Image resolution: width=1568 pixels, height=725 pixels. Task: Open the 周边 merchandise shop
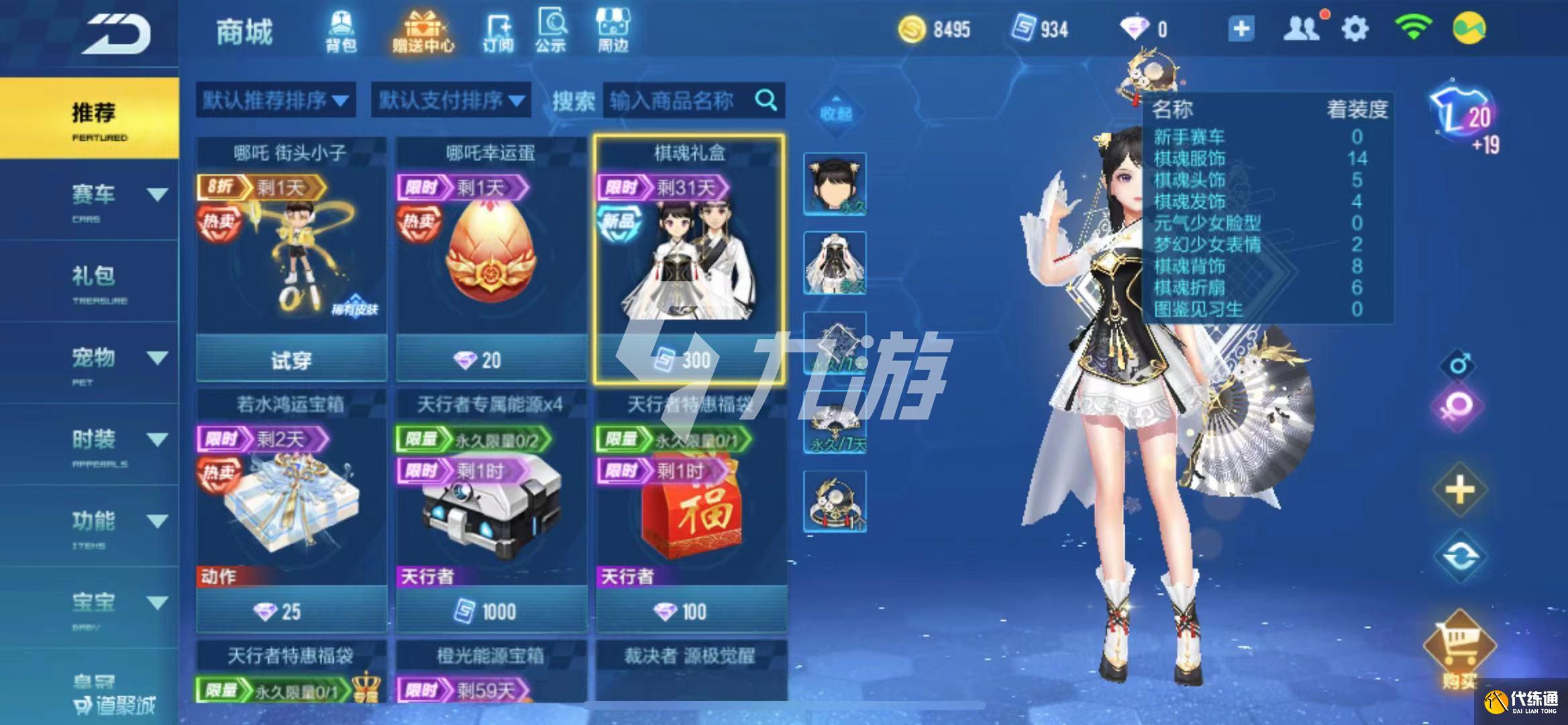(x=613, y=32)
